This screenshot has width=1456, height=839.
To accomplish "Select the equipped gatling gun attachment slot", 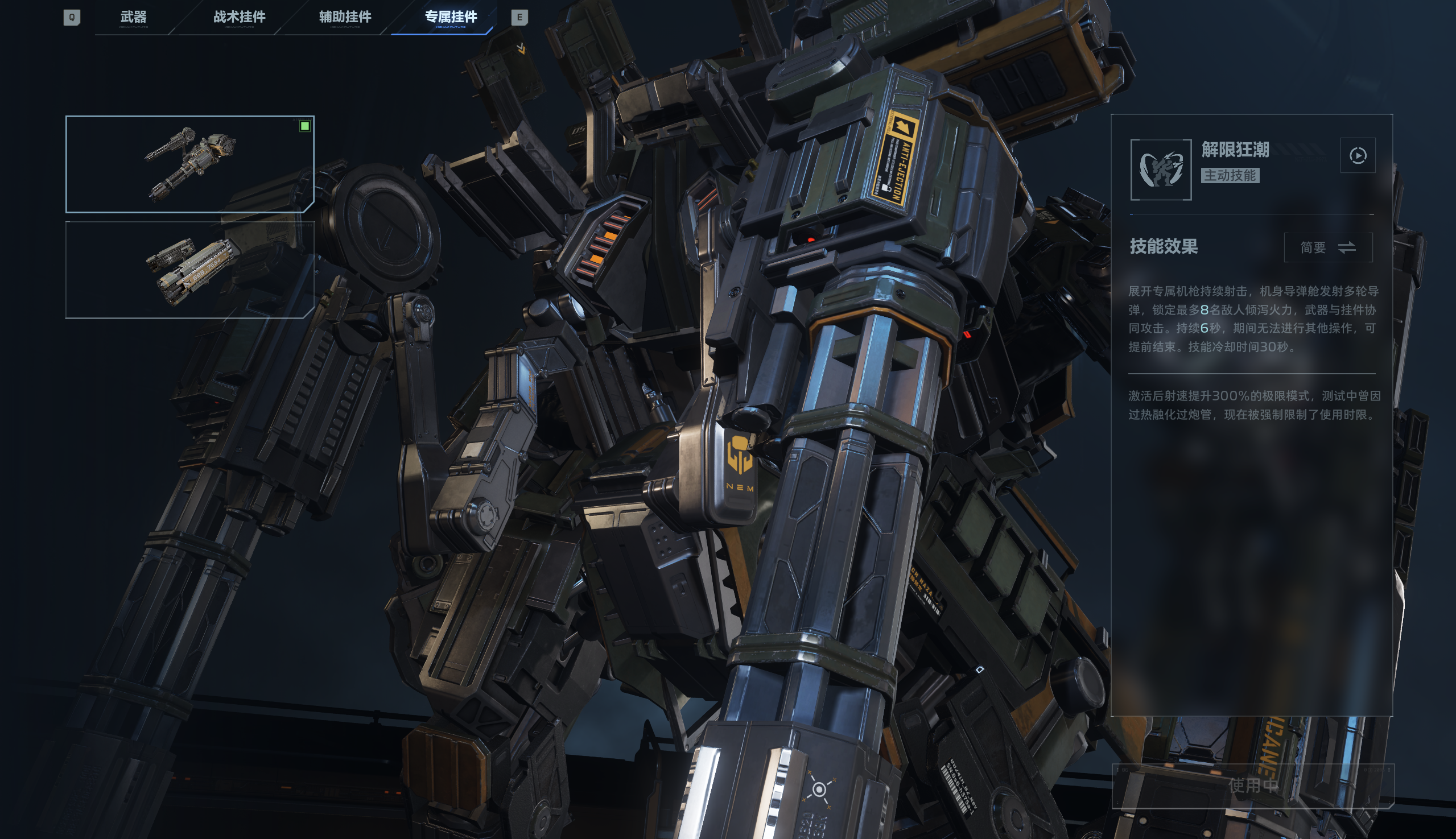I will pyautogui.click(x=189, y=164).
